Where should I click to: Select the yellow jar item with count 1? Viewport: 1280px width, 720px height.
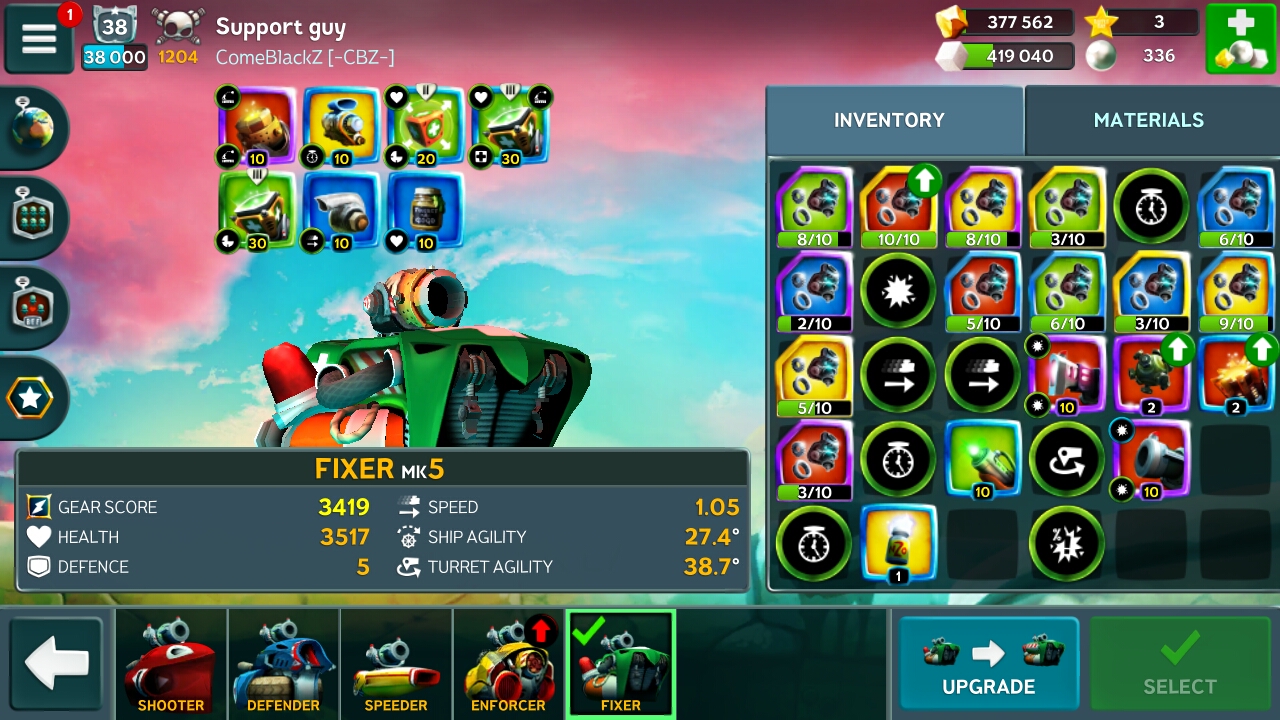pos(899,543)
